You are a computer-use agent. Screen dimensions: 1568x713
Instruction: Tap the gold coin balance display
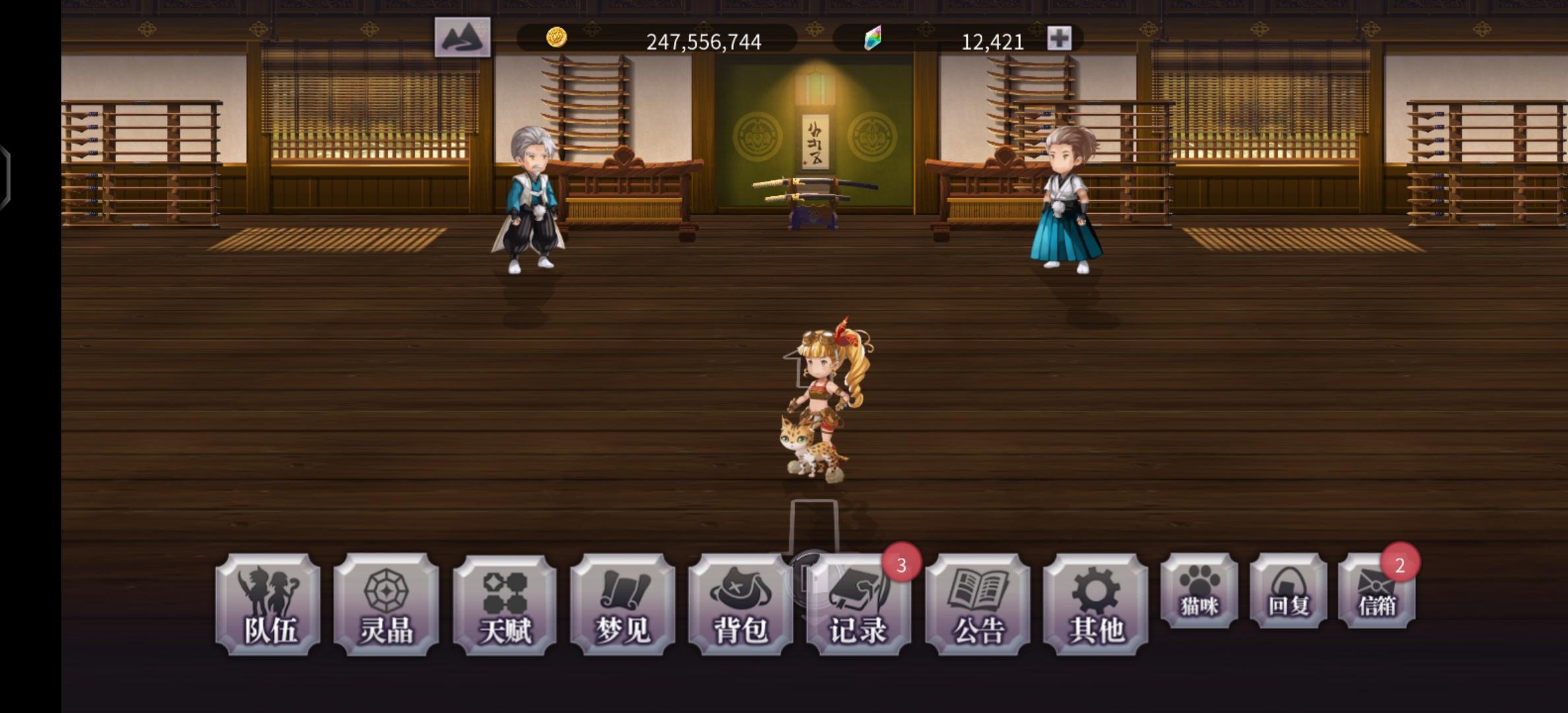tap(703, 41)
